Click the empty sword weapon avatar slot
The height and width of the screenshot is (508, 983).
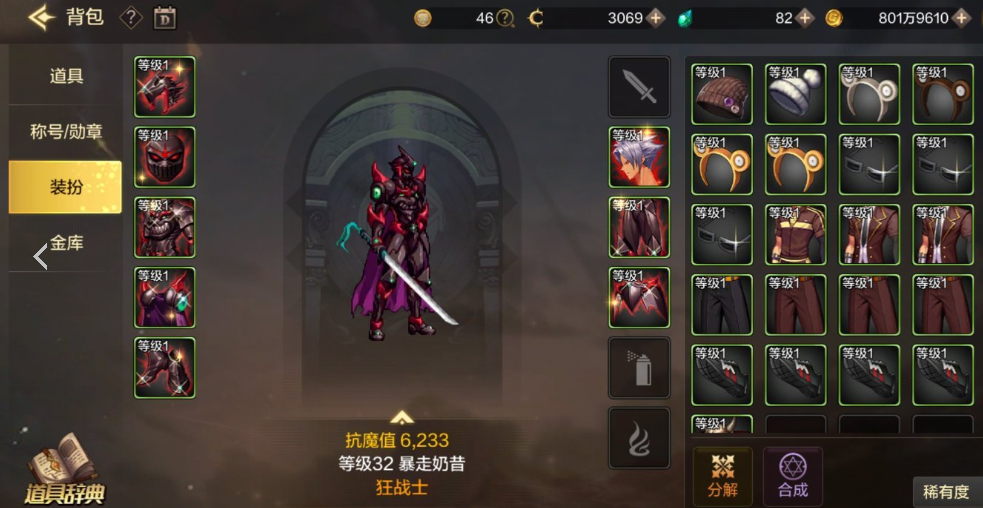[x=639, y=87]
